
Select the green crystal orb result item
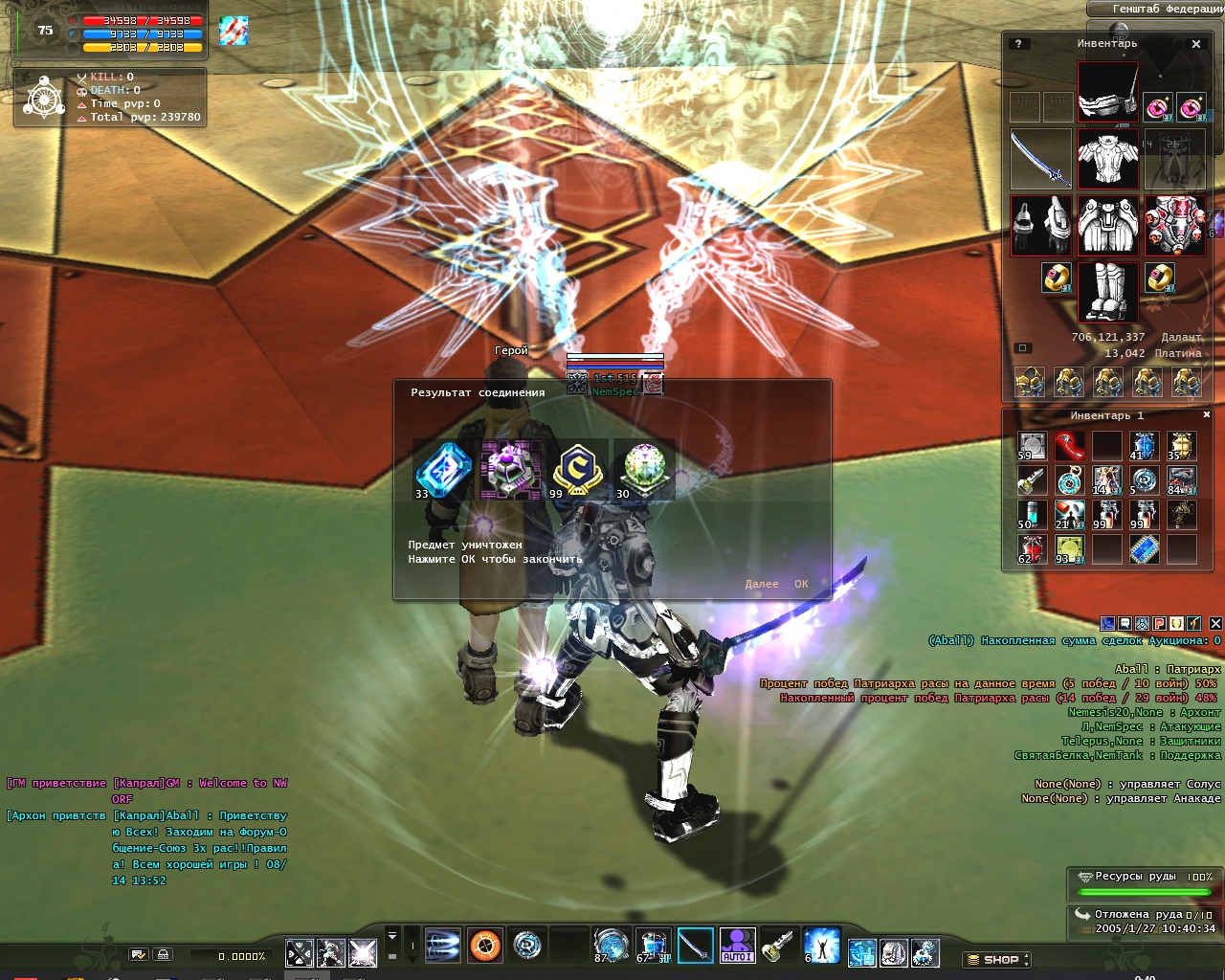click(643, 470)
